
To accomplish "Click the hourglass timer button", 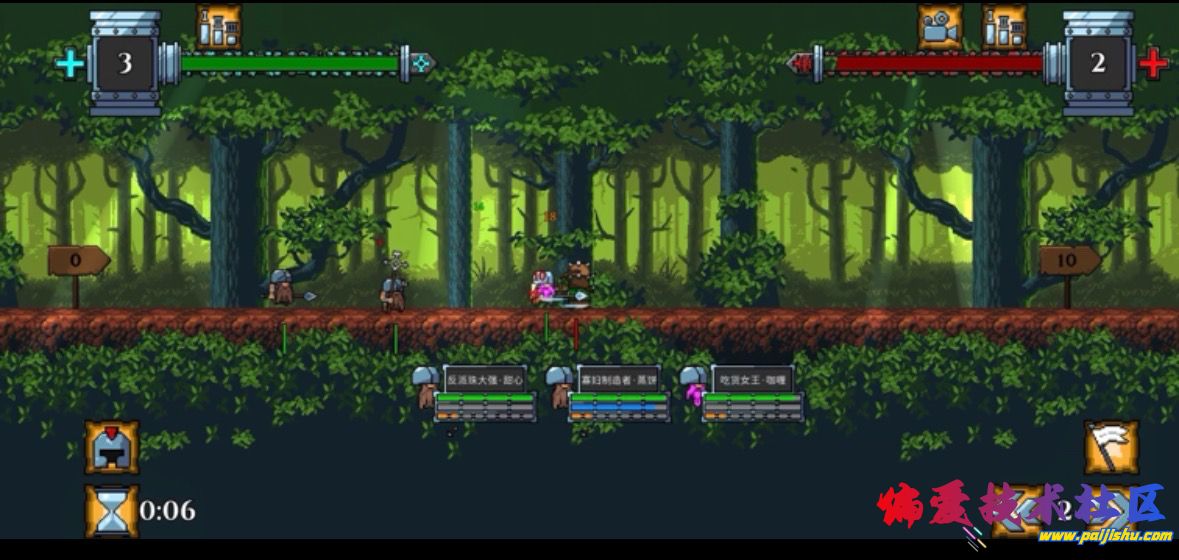I will point(111,510).
